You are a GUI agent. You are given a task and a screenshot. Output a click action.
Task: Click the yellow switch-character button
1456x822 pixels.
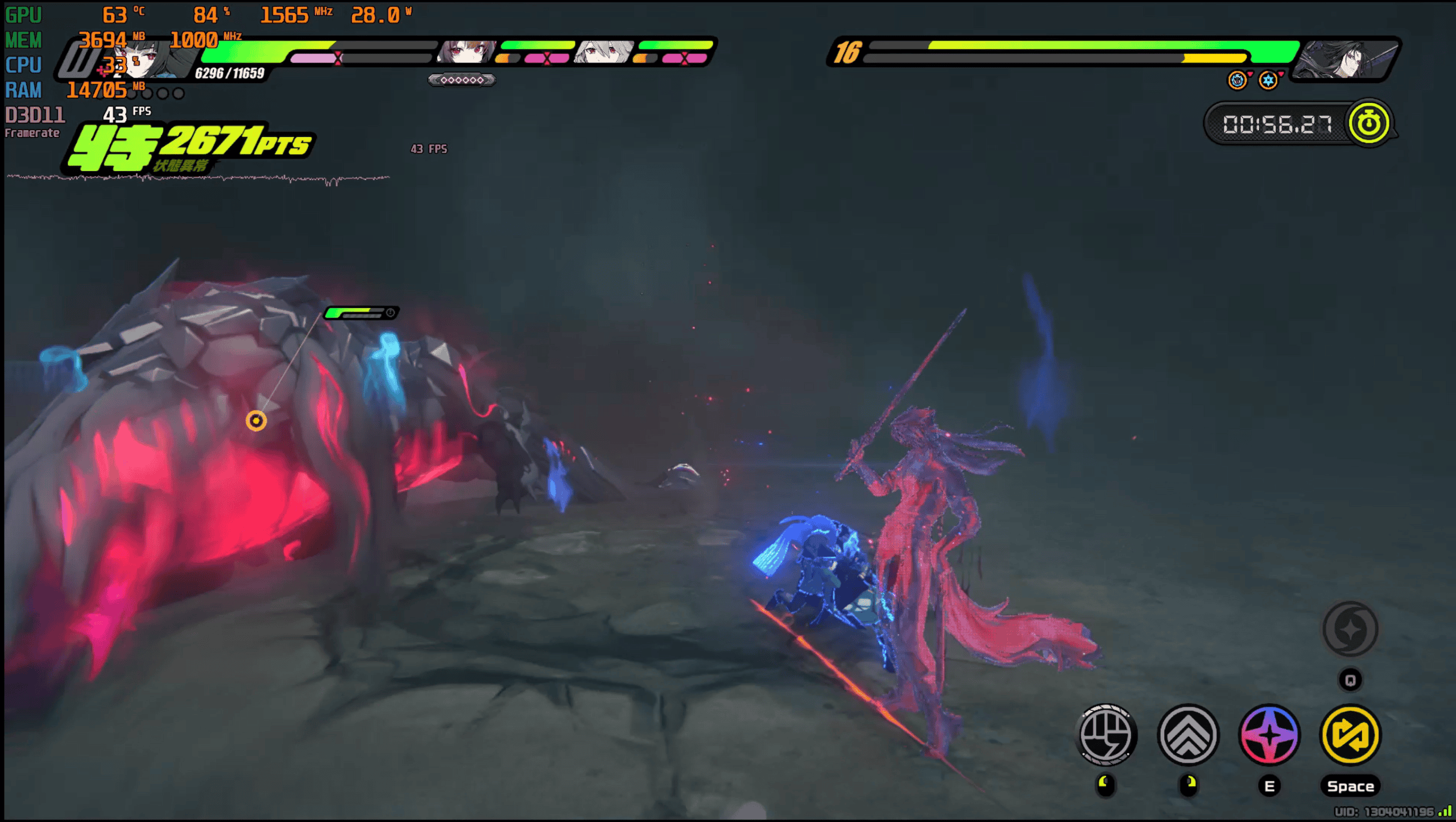click(1350, 735)
